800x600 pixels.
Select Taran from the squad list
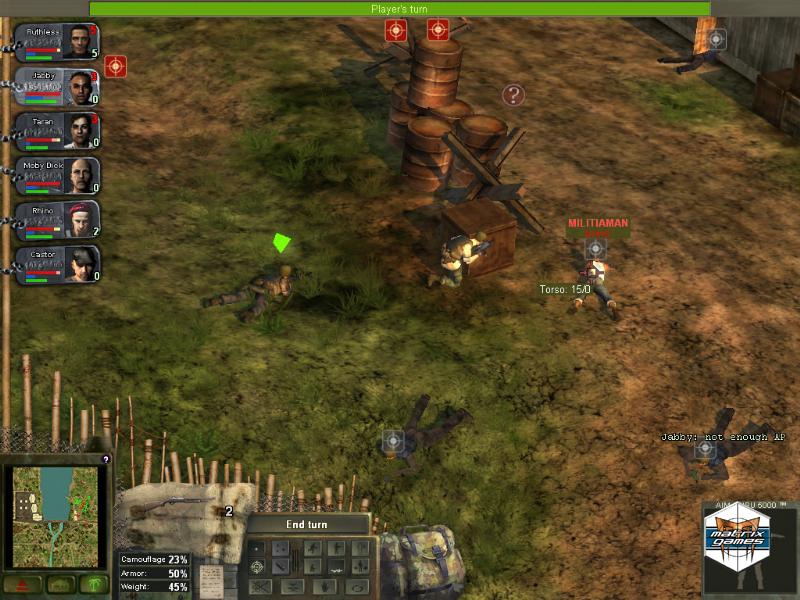click(60, 132)
